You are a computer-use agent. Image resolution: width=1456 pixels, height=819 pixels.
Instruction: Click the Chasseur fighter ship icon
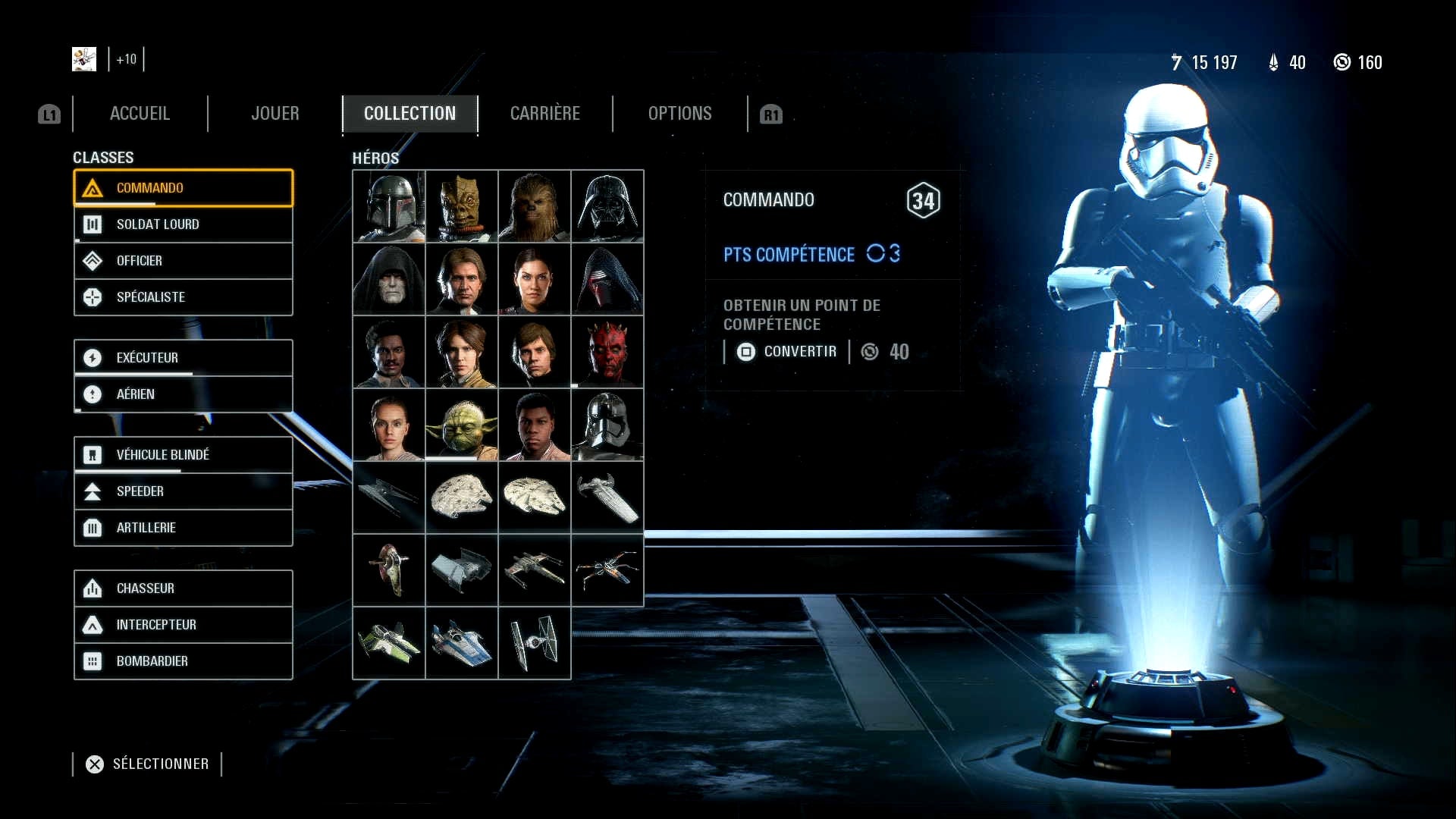click(x=93, y=588)
